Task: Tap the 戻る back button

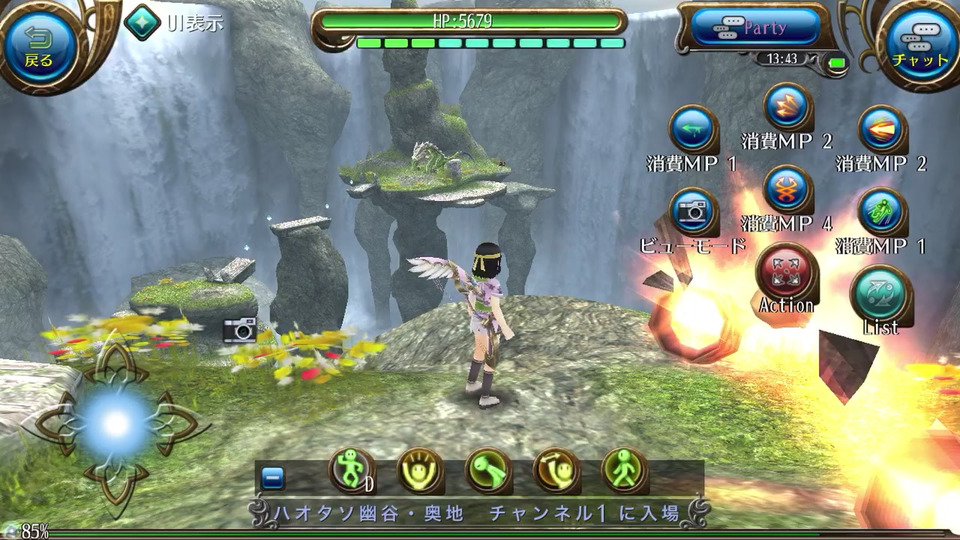Action: [x=39, y=45]
